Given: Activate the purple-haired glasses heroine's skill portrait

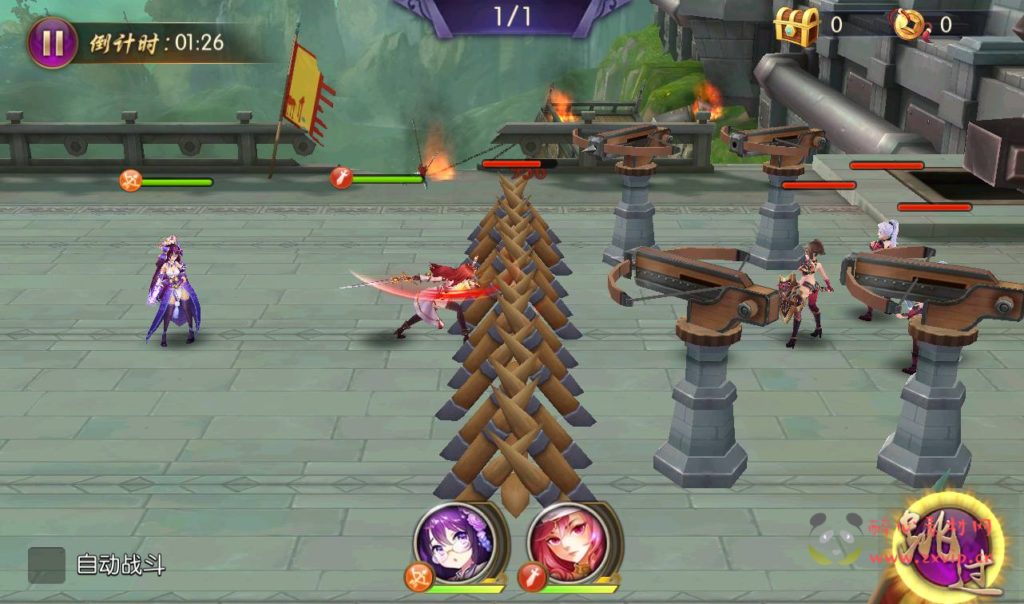Looking at the screenshot, I should pos(450,539).
